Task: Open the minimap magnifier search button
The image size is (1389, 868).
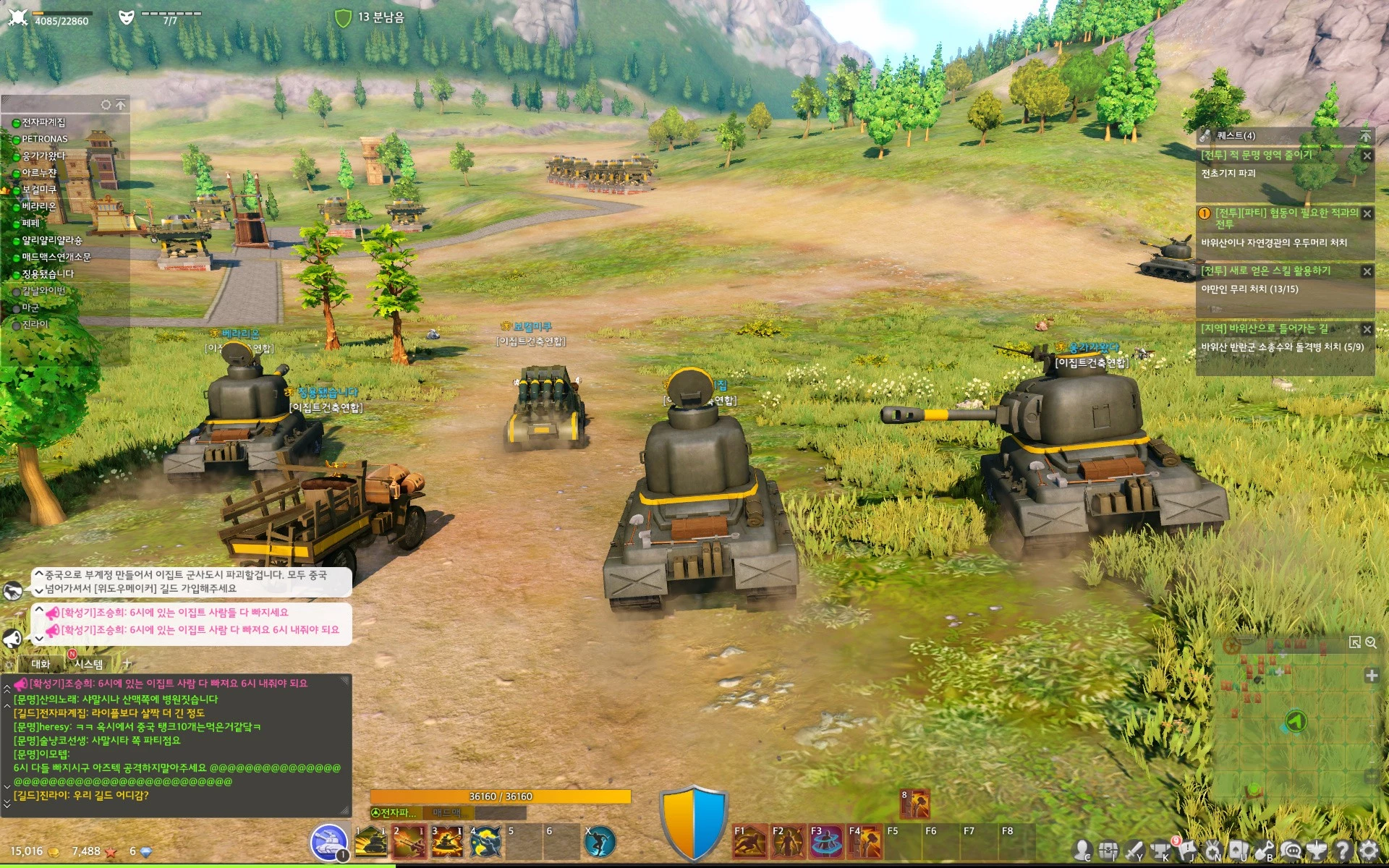Action: coord(1371,642)
